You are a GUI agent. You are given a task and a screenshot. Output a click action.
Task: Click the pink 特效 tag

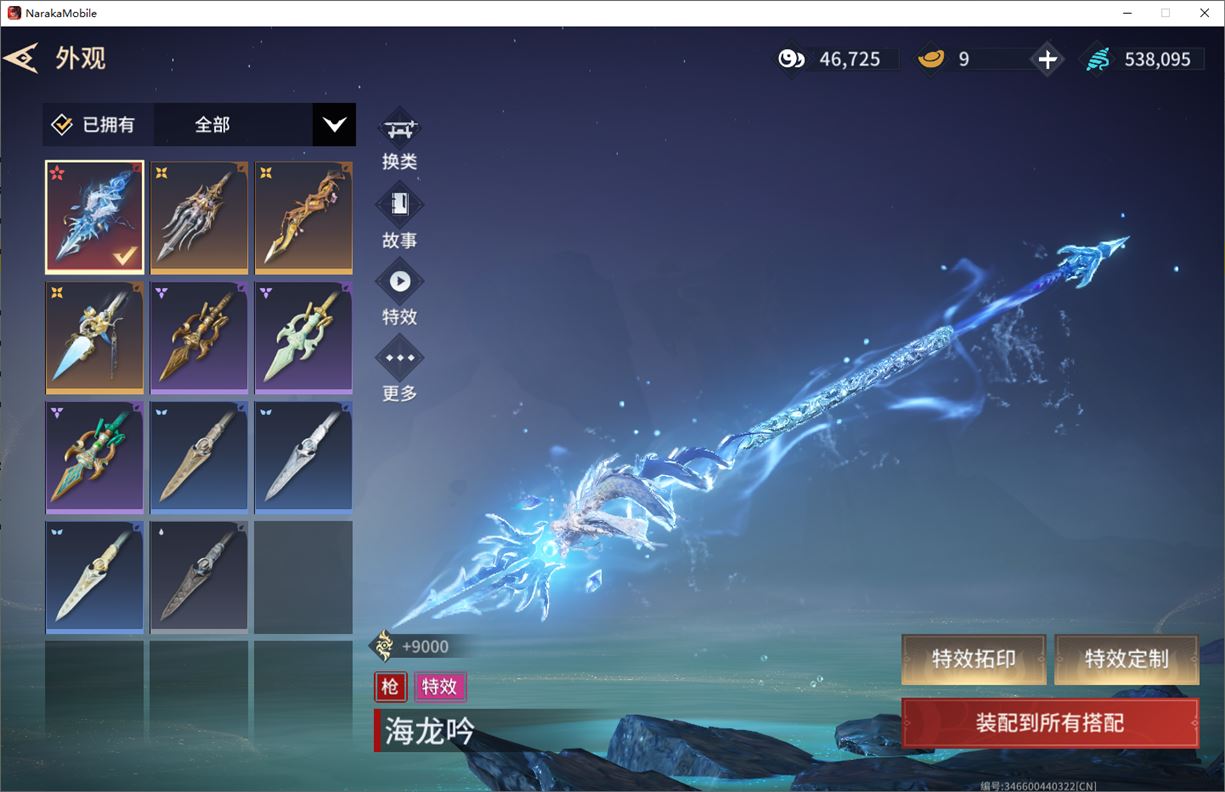(x=440, y=687)
